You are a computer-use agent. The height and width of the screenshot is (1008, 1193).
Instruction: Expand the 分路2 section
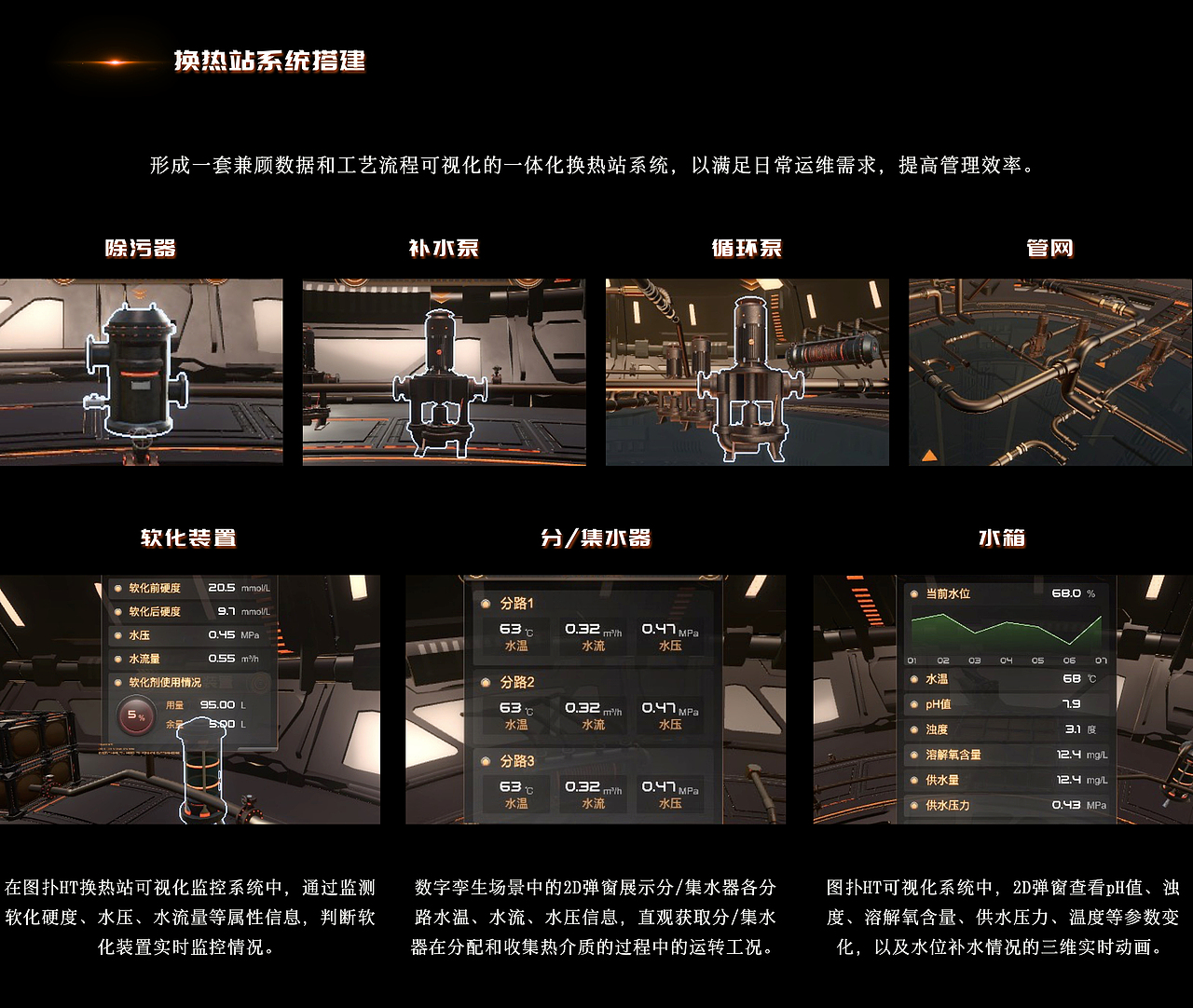pos(486,683)
